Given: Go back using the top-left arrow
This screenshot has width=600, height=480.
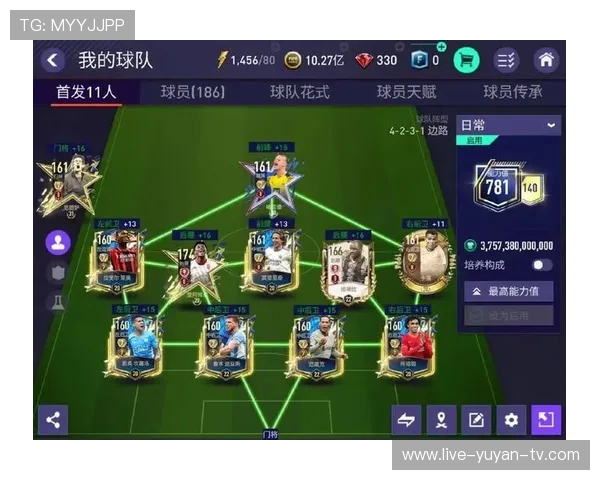Looking at the screenshot, I should (x=52, y=60).
